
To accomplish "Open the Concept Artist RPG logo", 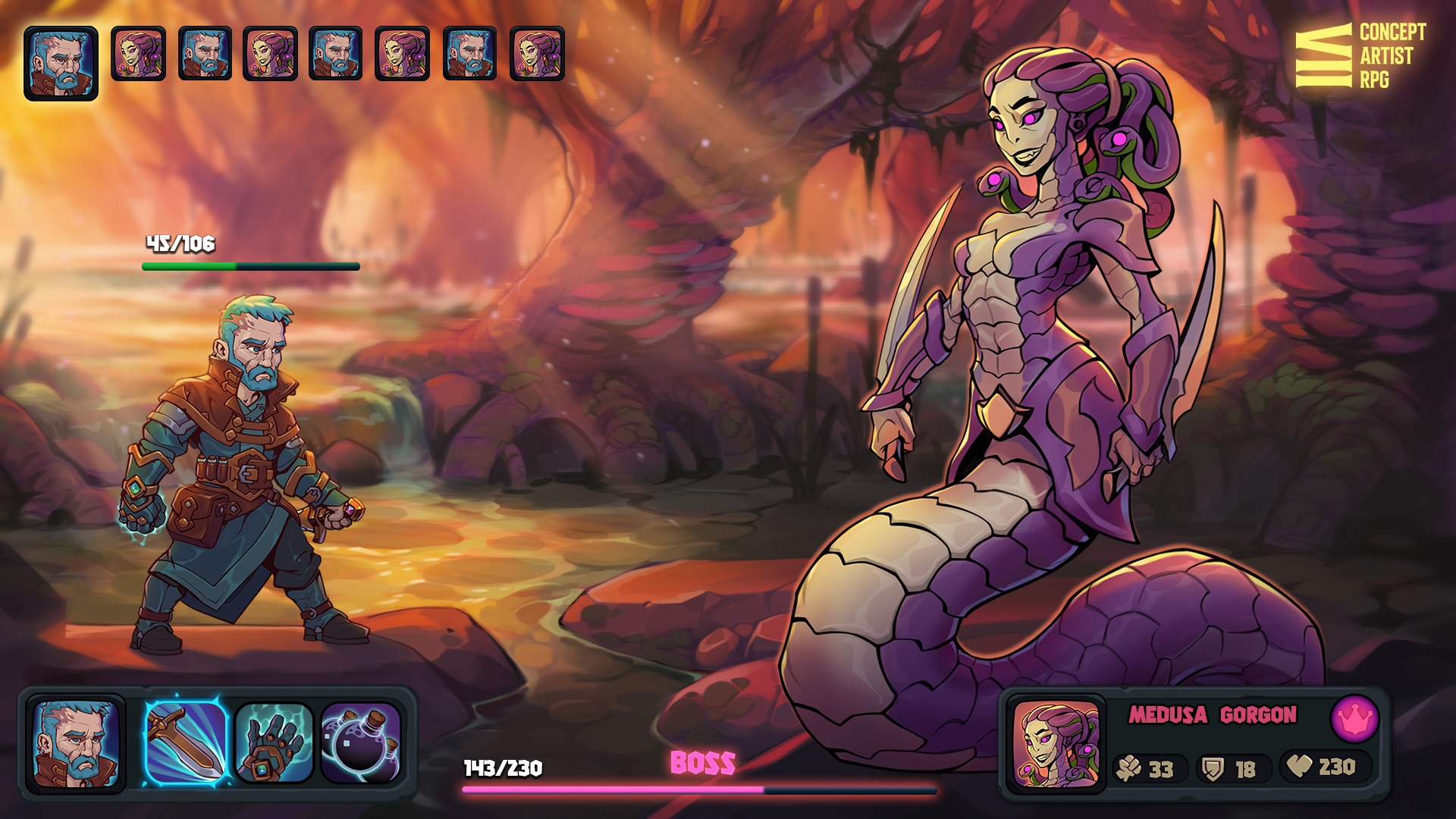I will 1360,56.
